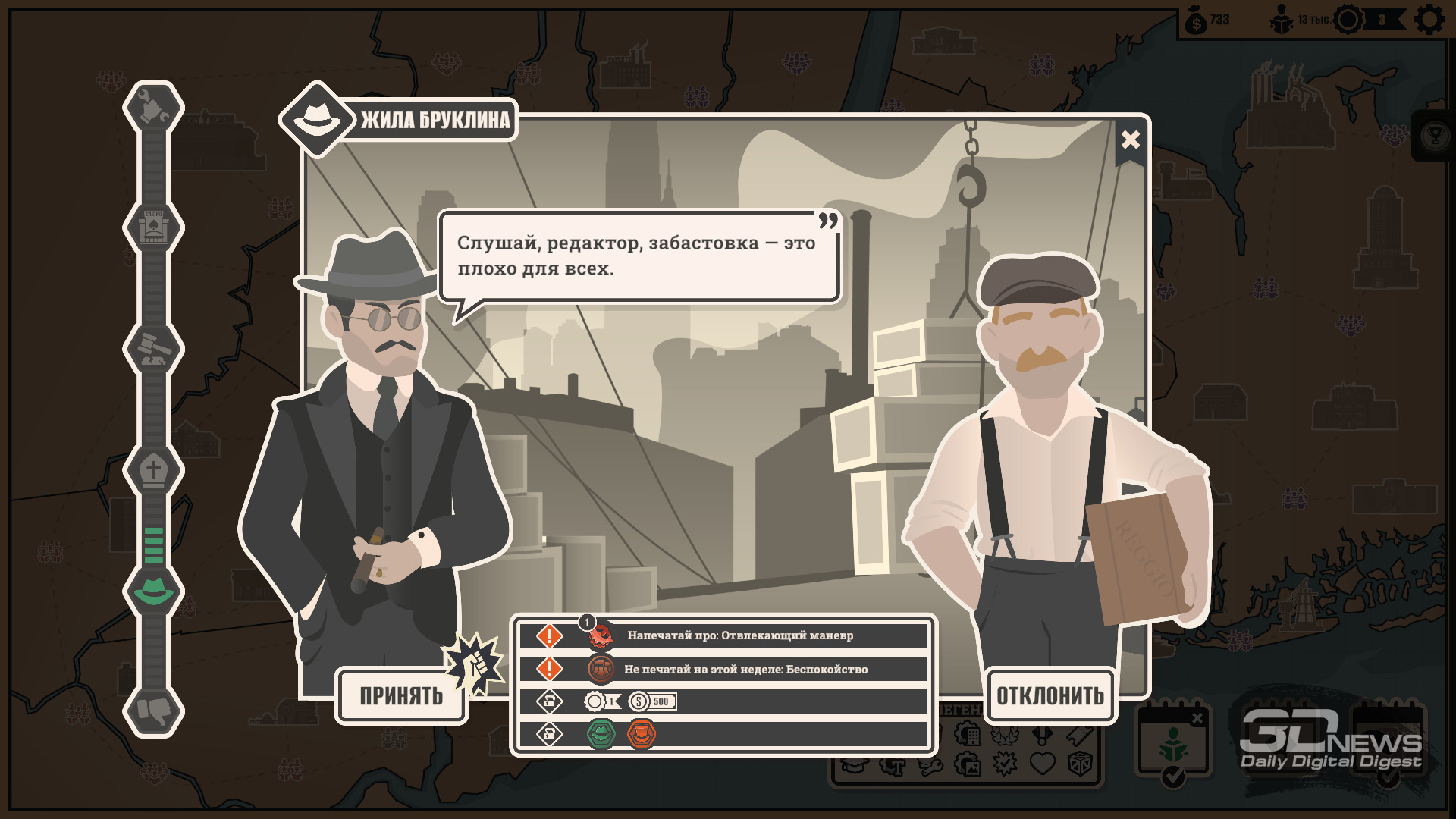Select the bishop mitre church faction icon
The height and width of the screenshot is (819, 1456).
click(x=153, y=469)
